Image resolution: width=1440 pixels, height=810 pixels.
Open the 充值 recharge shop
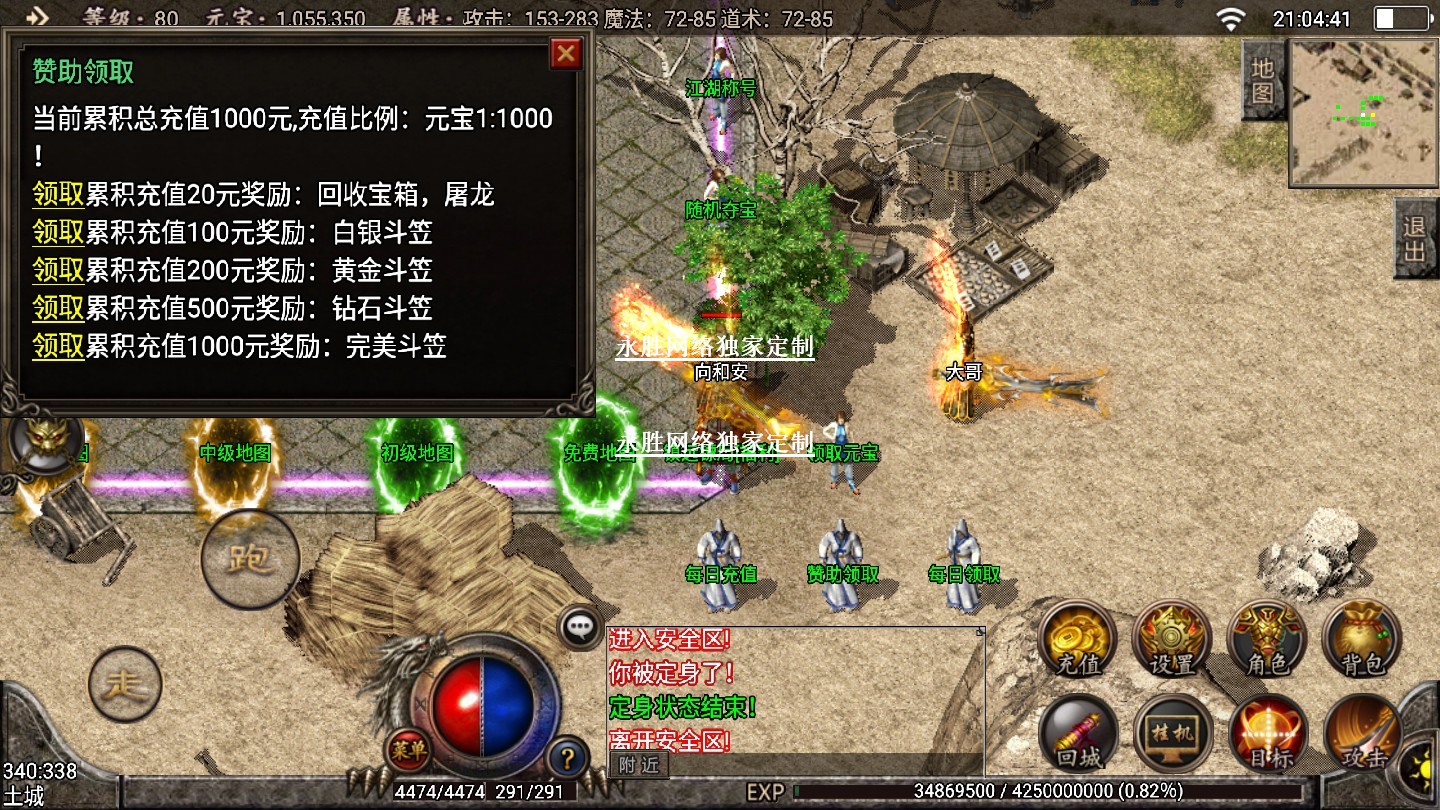coord(1078,640)
